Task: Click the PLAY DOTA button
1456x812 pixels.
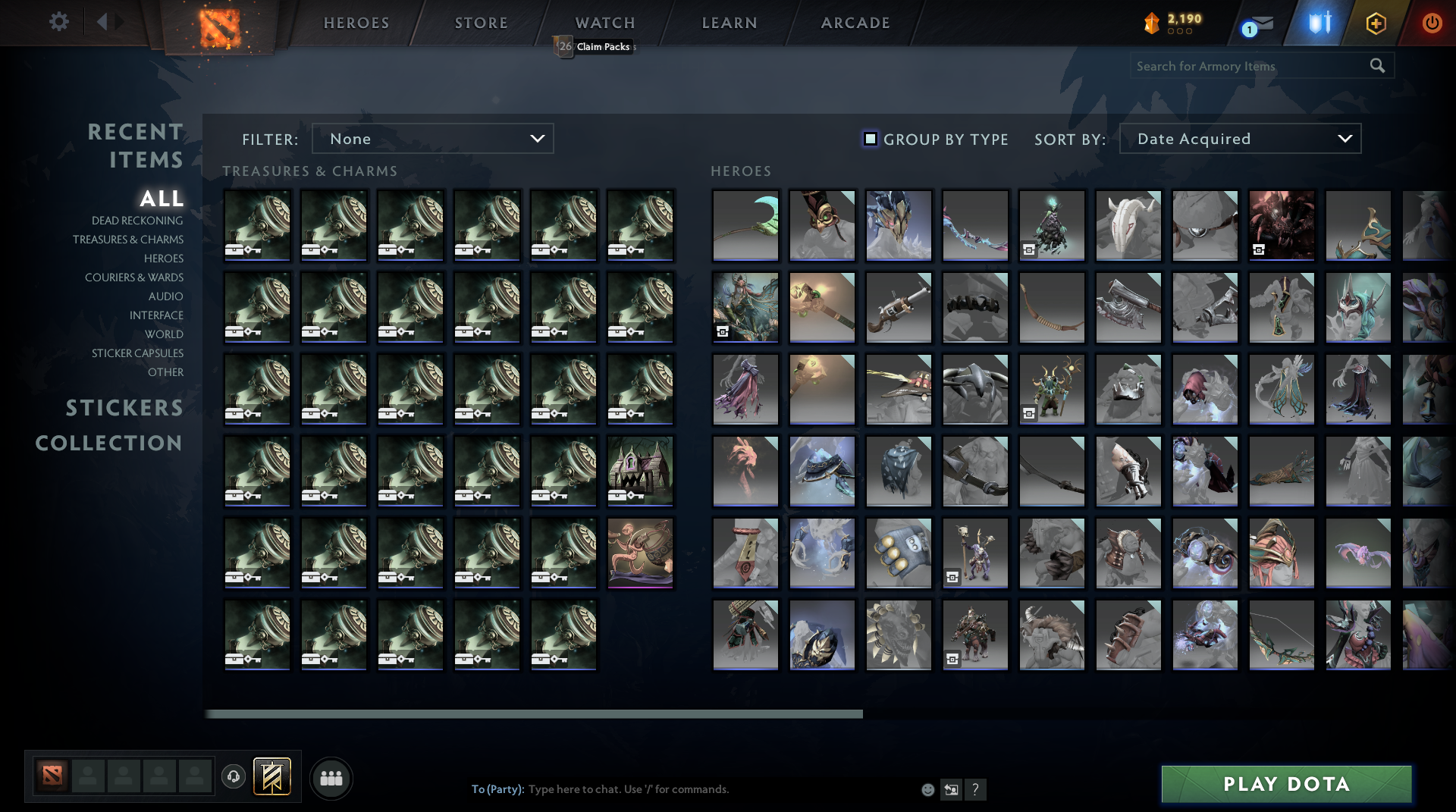Action: tap(1285, 784)
